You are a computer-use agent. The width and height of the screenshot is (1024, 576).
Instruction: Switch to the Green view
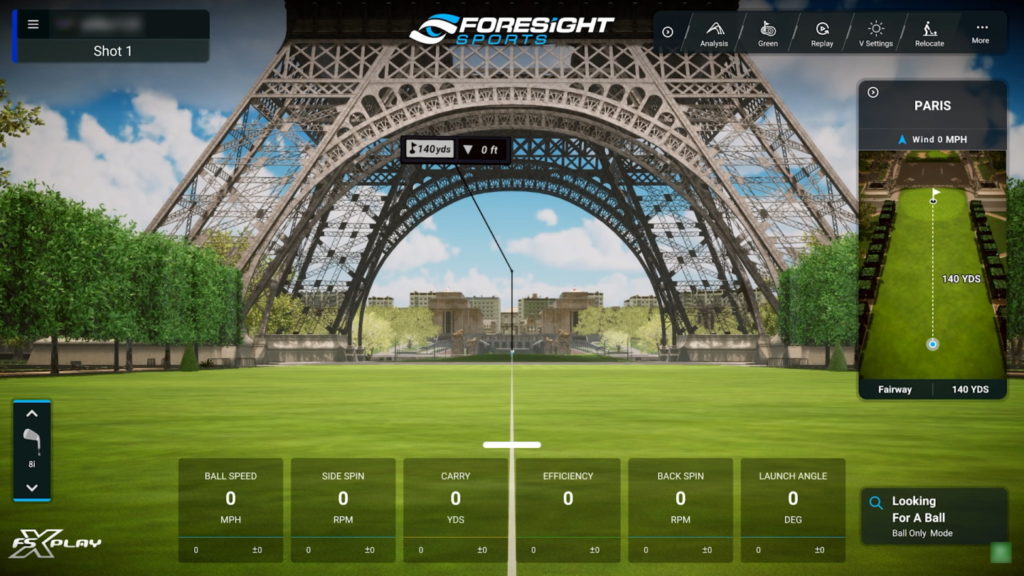[x=768, y=34]
